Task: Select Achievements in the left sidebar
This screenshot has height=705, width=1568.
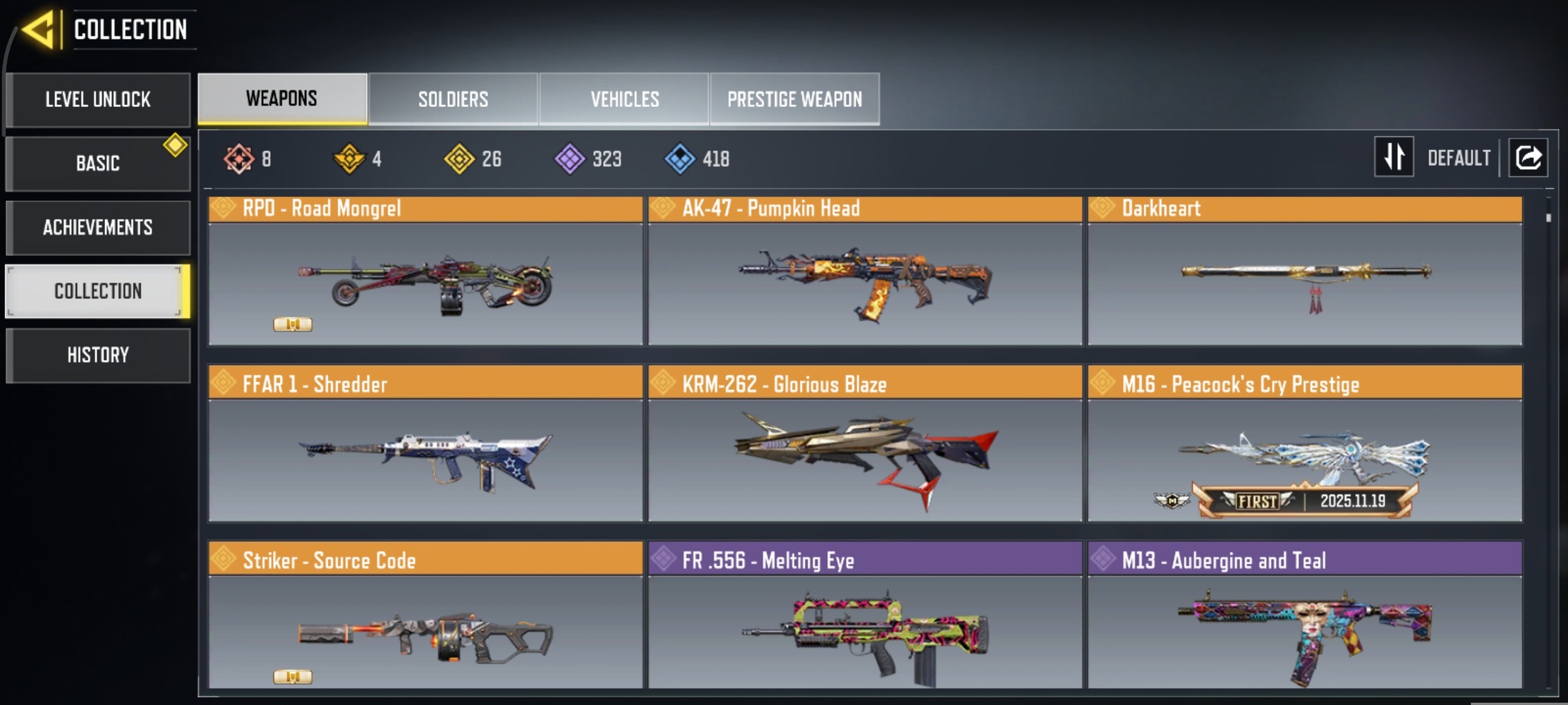Action: (x=98, y=227)
